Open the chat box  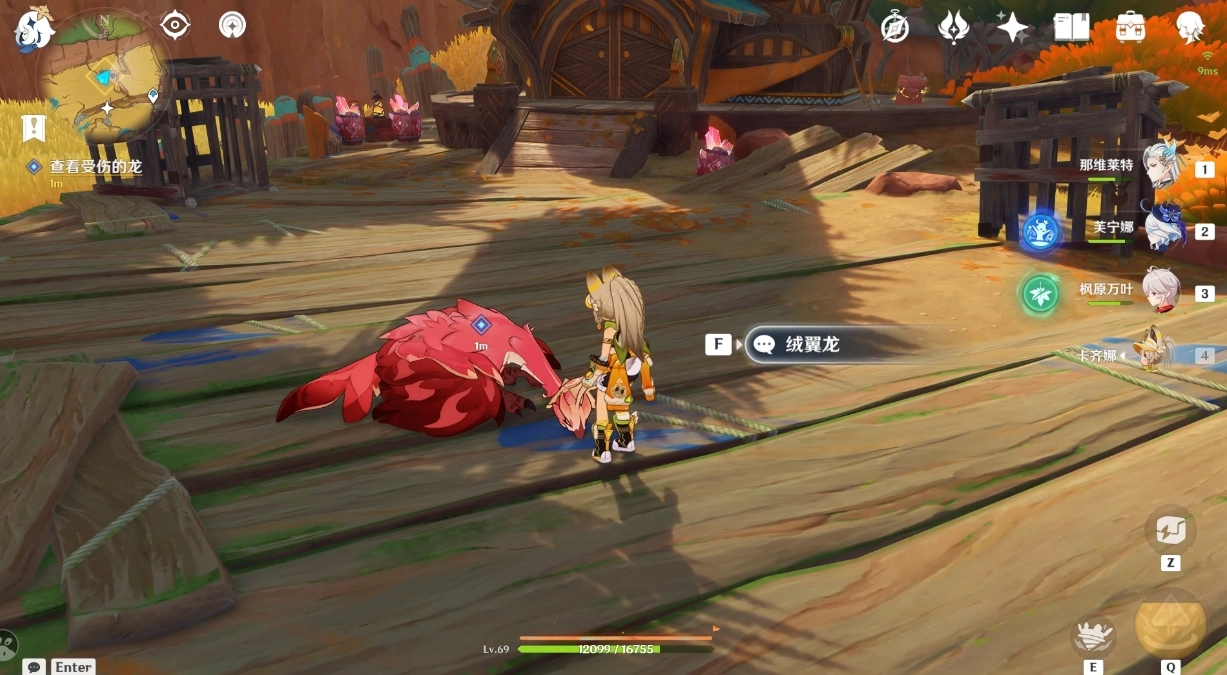point(35,666)
